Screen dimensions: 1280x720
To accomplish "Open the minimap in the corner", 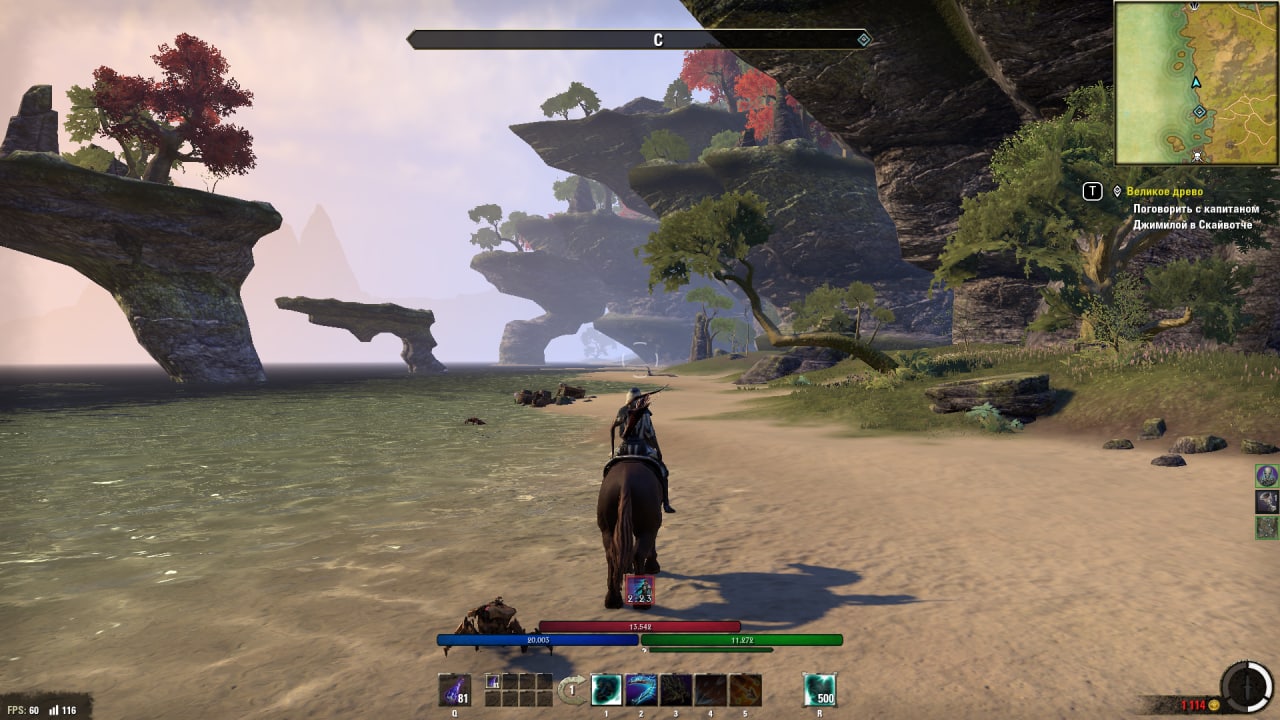I will [1196, 82].
